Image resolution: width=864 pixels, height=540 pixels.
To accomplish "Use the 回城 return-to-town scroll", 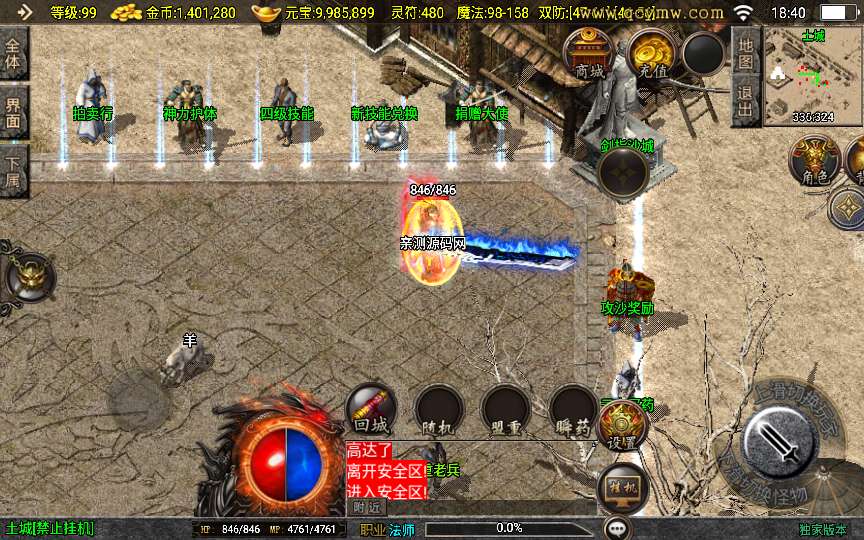I will (370, 409).
